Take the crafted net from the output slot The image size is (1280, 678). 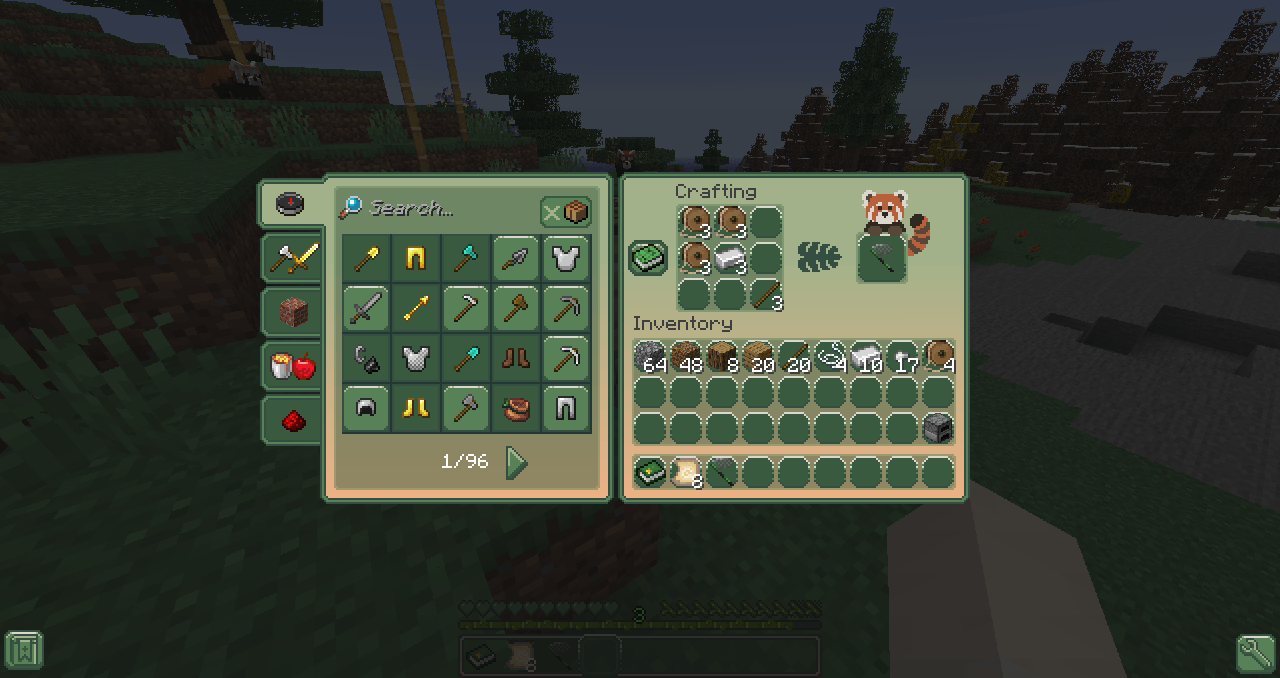point(882,258)
